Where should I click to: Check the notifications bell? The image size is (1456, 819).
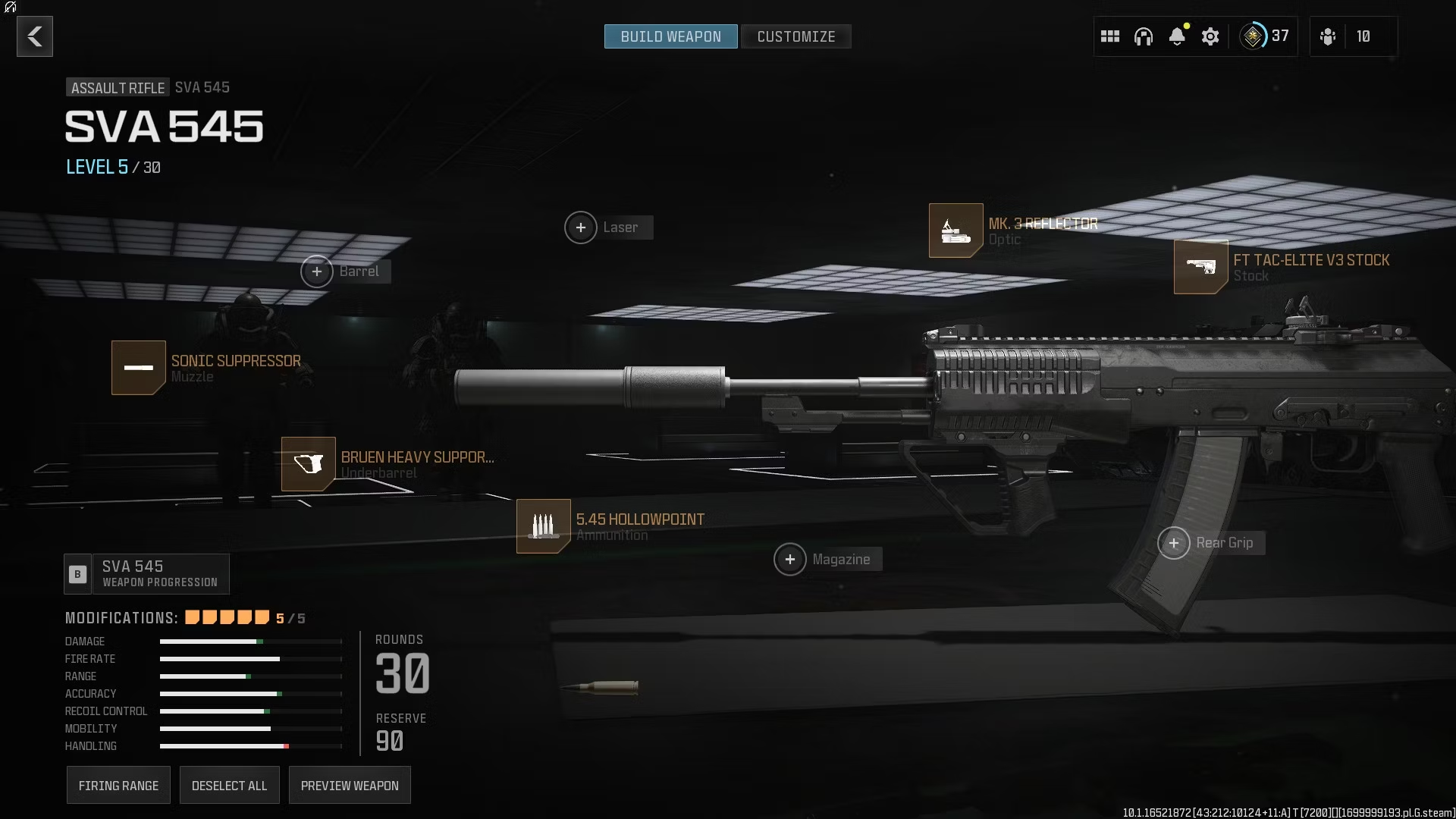tap(1177, 36)
